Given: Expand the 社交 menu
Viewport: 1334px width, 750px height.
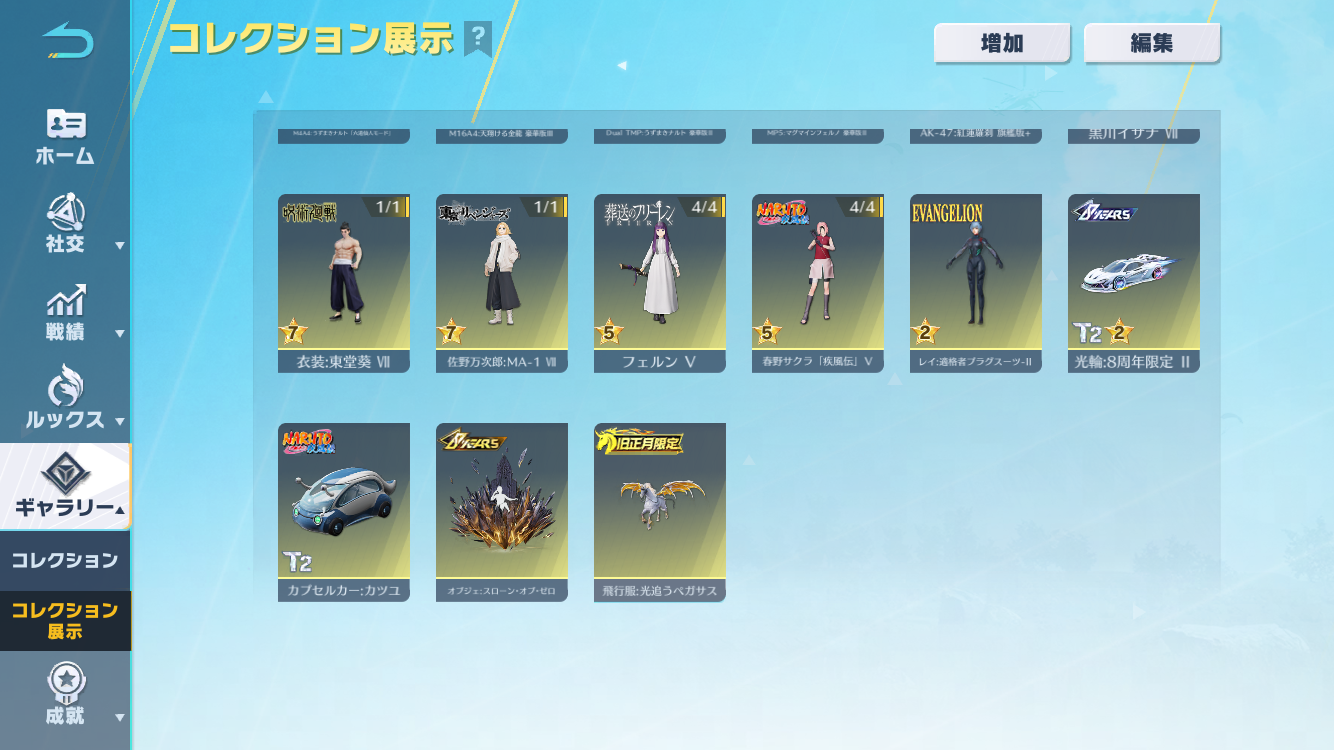Looking at the screenshot, I should point(65,224).
